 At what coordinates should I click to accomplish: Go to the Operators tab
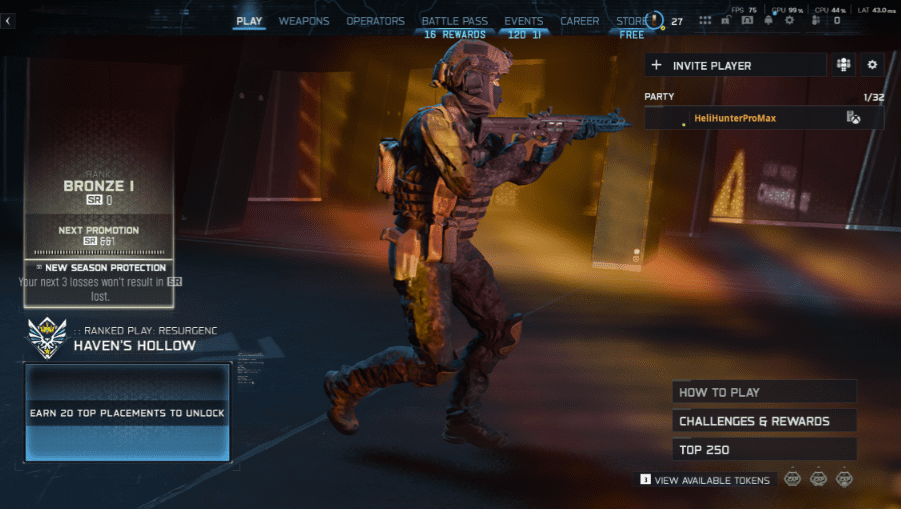click(x=375, y=21)
